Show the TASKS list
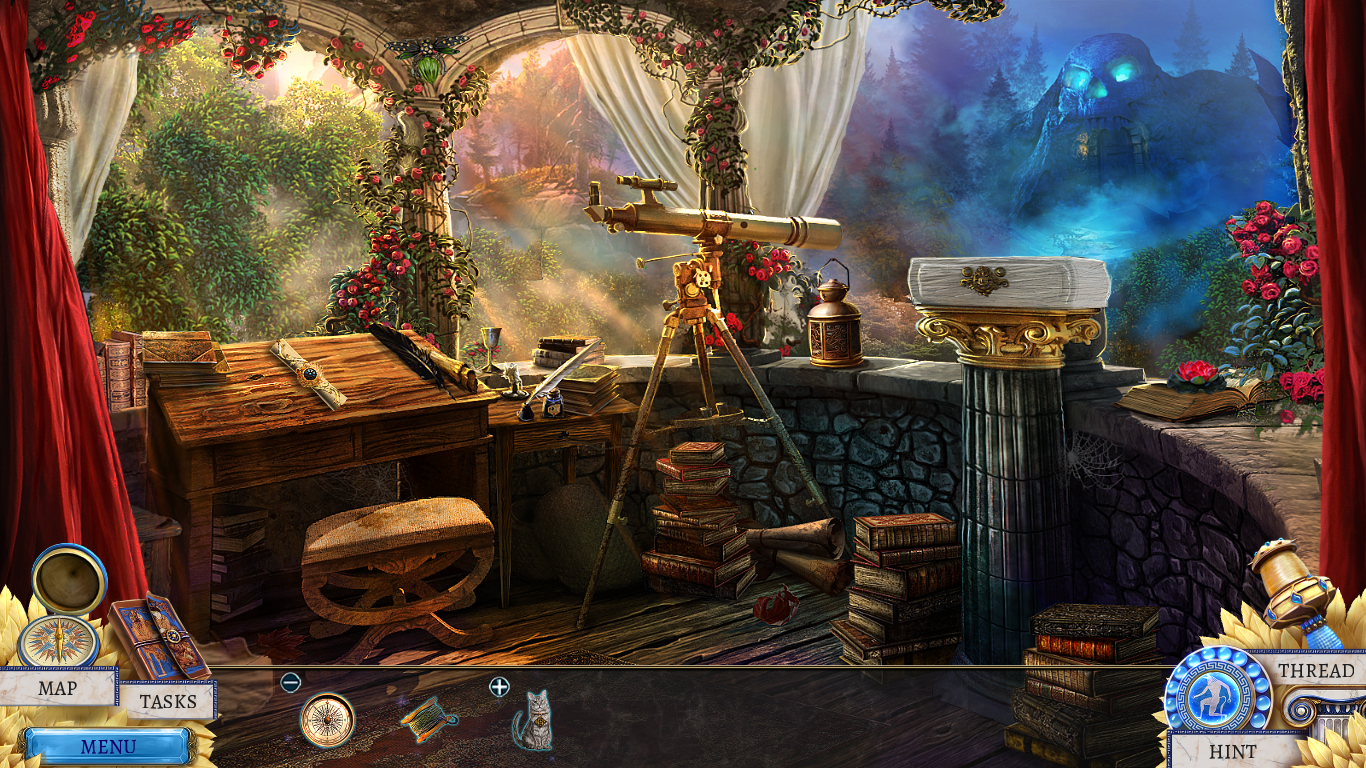 click(167, 701)
